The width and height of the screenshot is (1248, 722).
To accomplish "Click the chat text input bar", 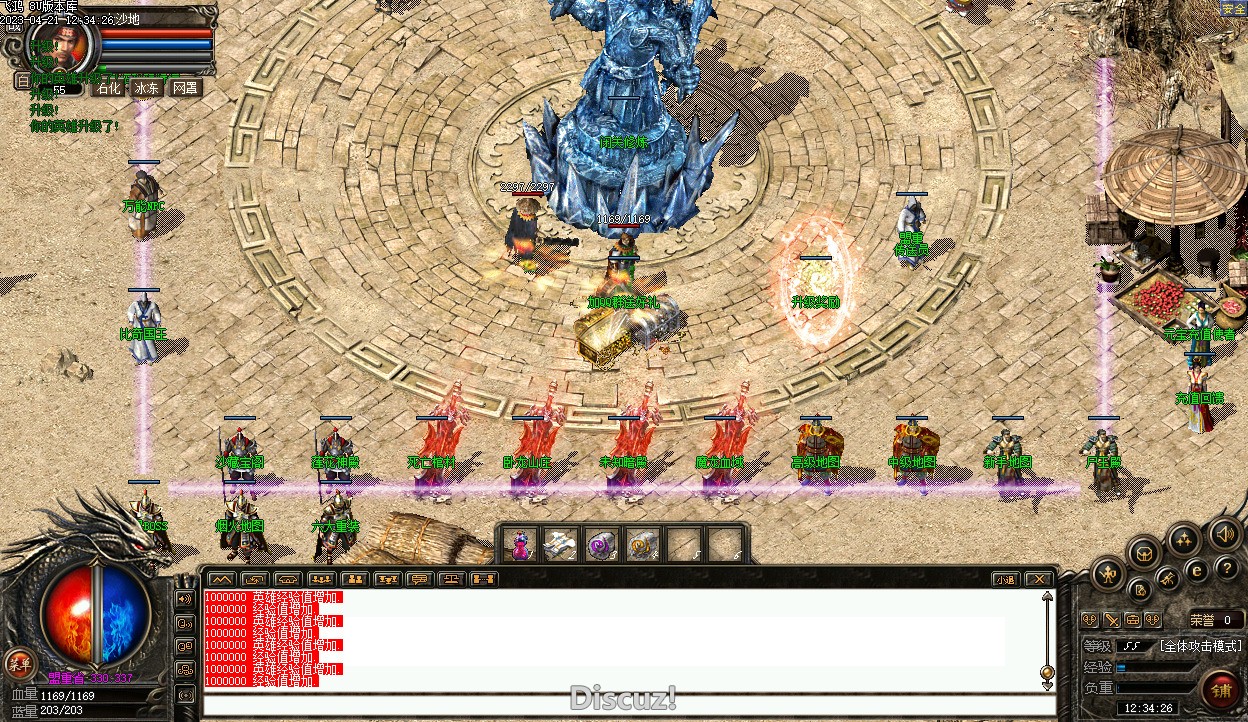I will [628, 704].
